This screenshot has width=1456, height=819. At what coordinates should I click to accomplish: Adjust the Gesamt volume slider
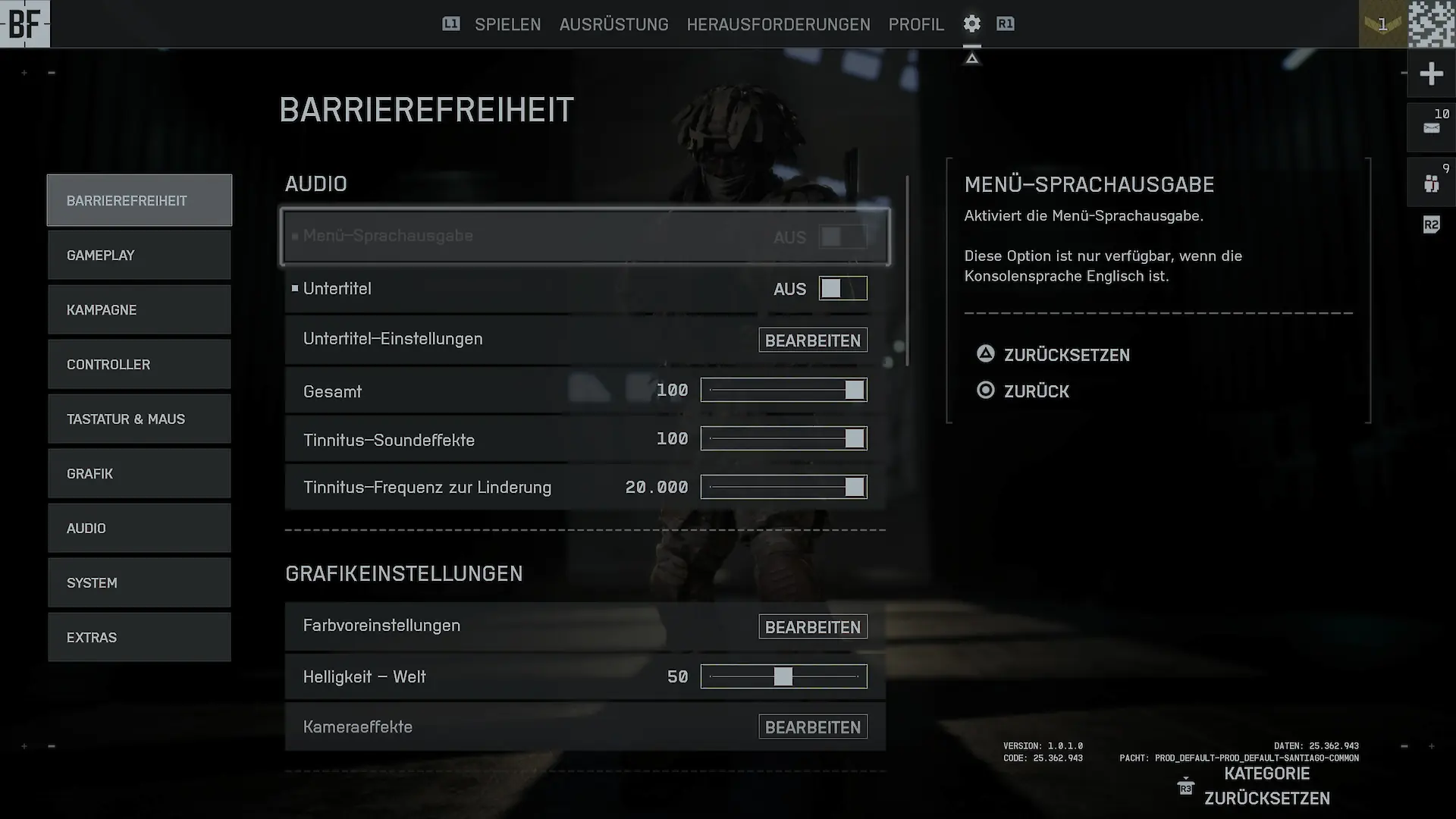tap(783, 391)
